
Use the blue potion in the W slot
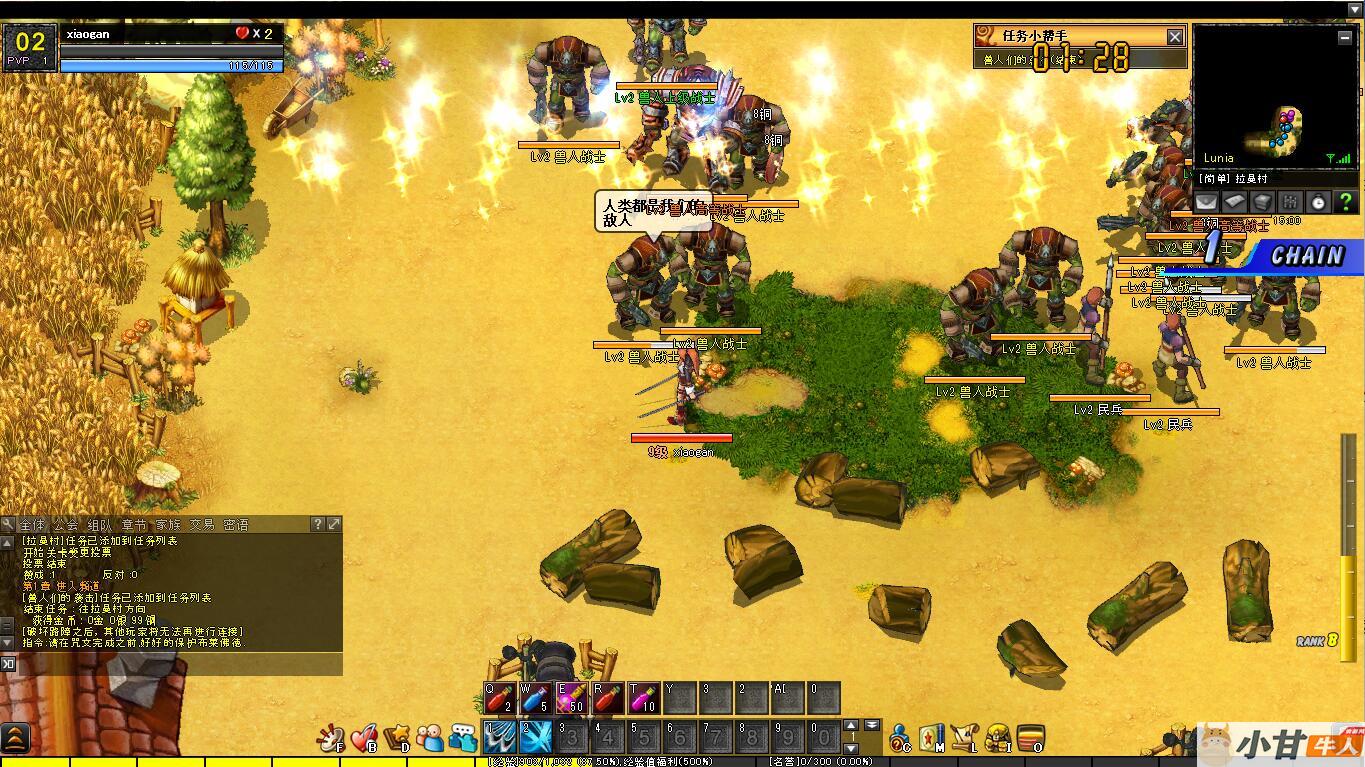[x=535, y=698]
